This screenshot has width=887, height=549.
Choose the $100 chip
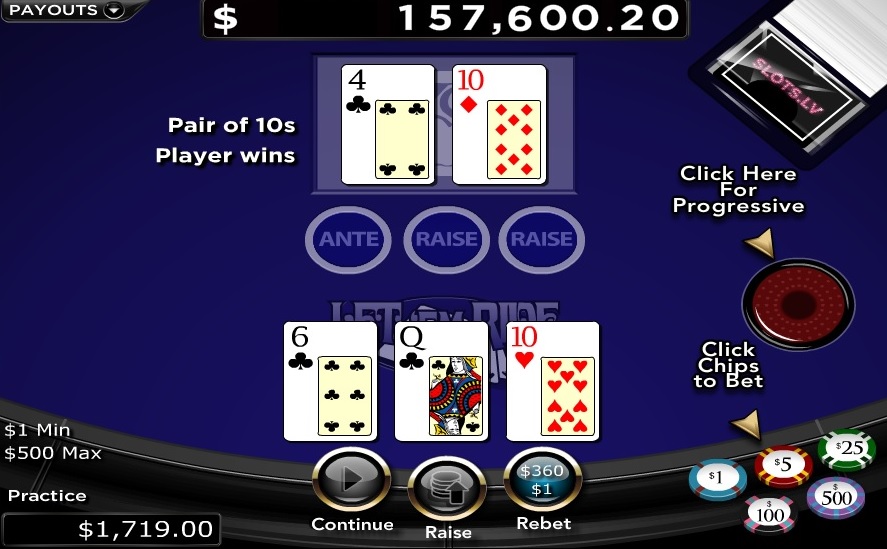pos(769,514)
